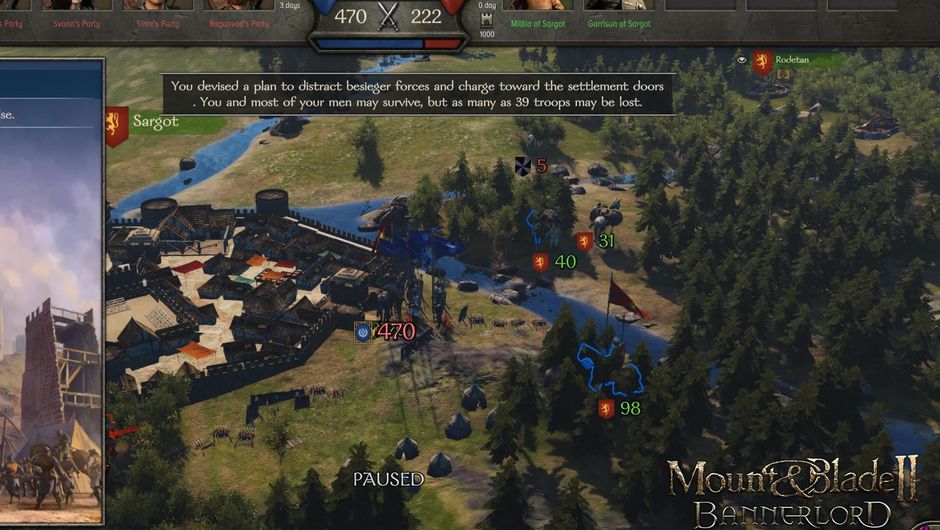This screenshot has height=530, width=940.
Task: Toggle the eye tracking icon beside Rodetan
Action: point(742,60)
